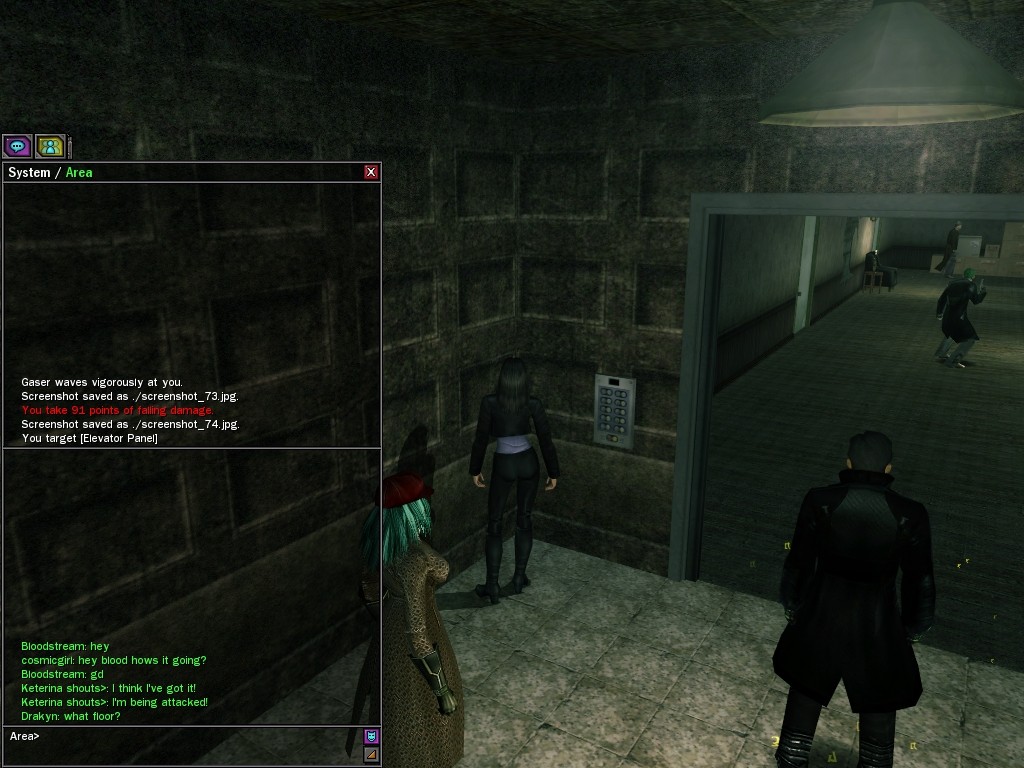
Task: Click the orange triangle resize icon
Action: [371, 754]
